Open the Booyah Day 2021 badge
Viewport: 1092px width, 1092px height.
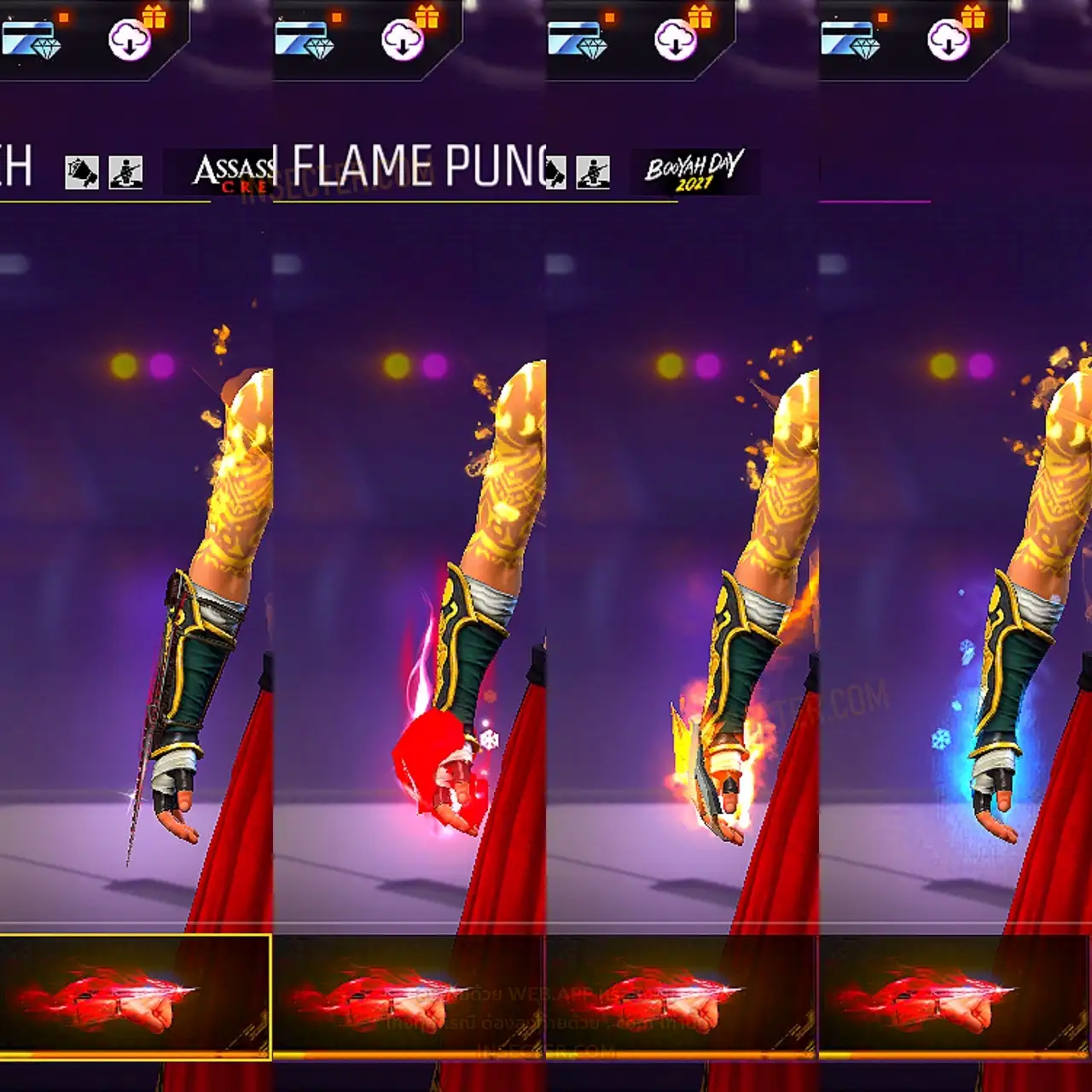694,171
